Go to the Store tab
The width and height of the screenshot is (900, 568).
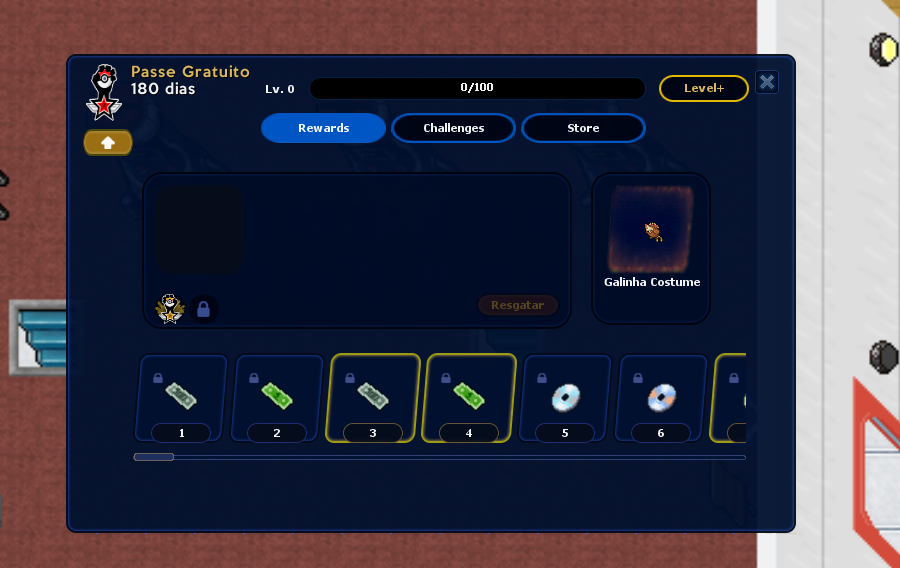tap(583, 128)
